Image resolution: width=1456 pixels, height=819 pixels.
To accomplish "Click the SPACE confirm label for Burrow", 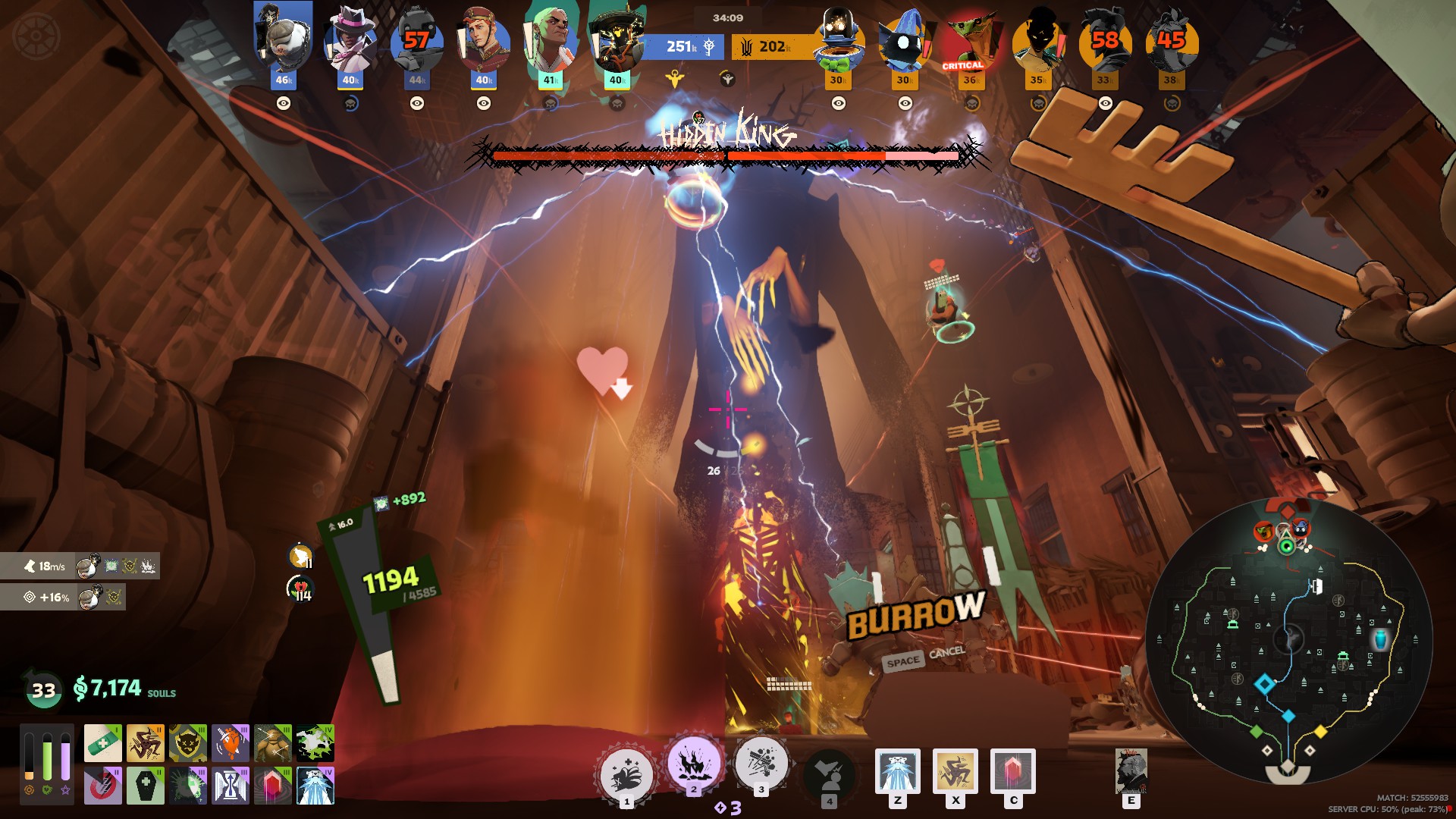I will point(902,659).
